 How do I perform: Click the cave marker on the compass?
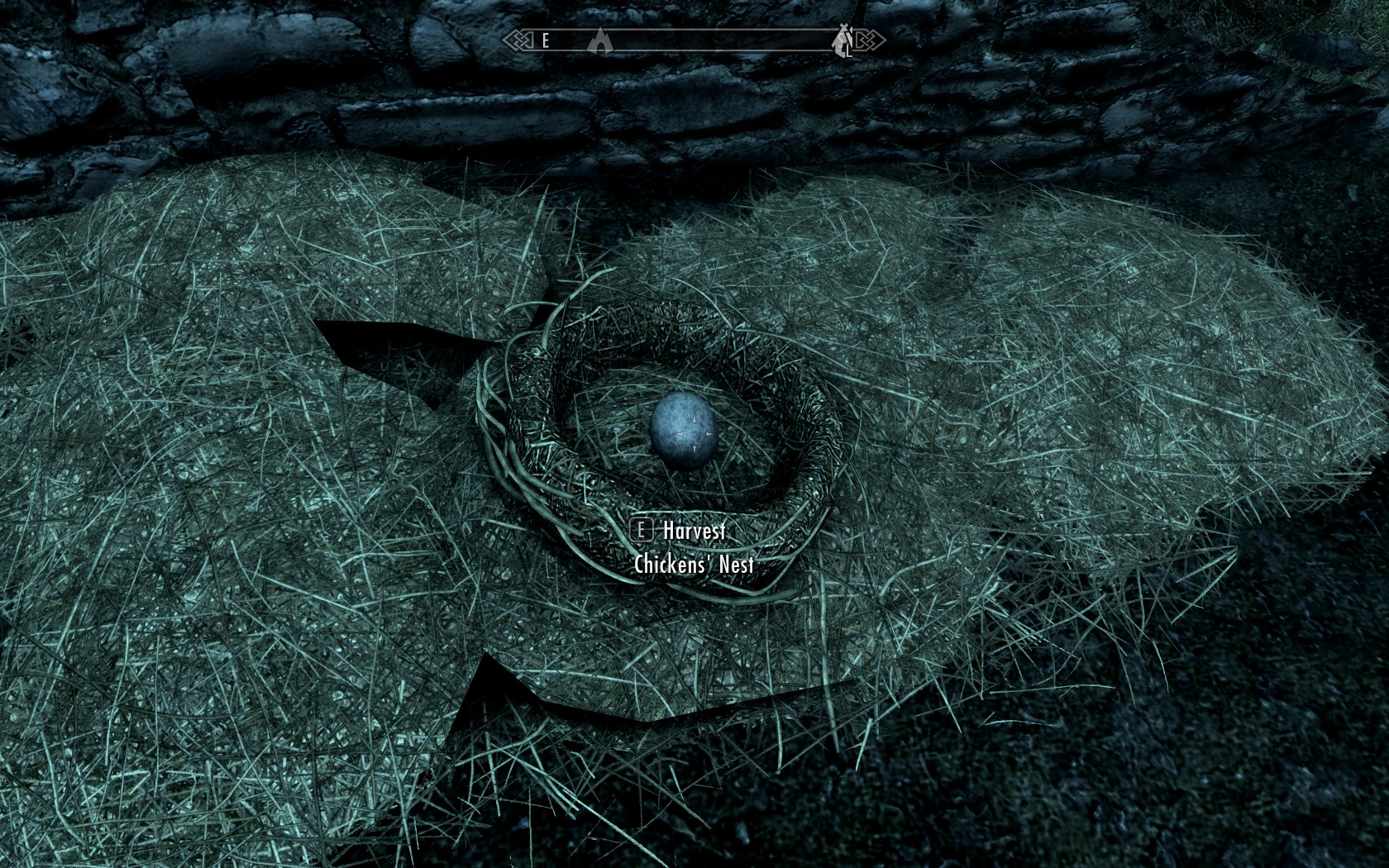coord(599,40)
